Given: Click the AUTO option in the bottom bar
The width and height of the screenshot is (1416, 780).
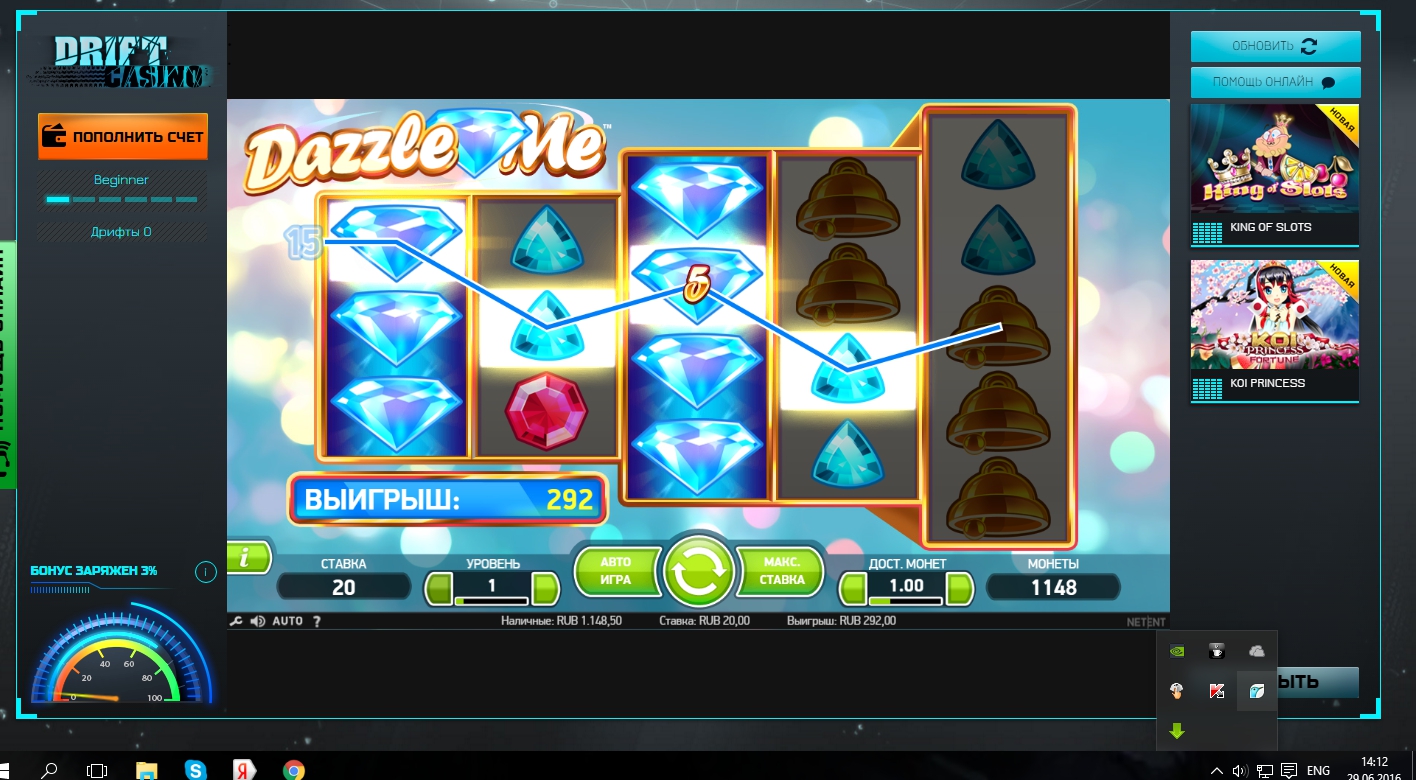Looking at the screenshot, I should [x=287, y=621].
